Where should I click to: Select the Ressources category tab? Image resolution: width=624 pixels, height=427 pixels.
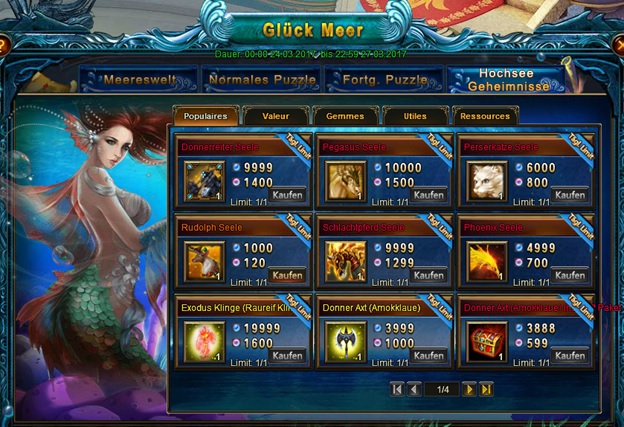pos(484,116)
